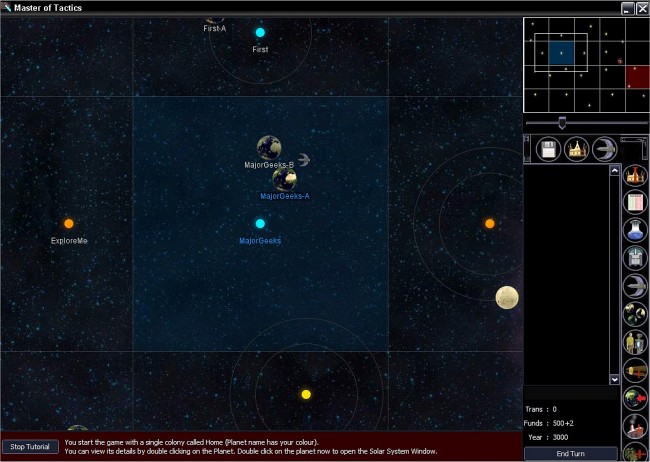The height and width of the screenshot is (462, 650).
Task: Select the wooden log with red arrow icon
Action: [x=635, y=371]
